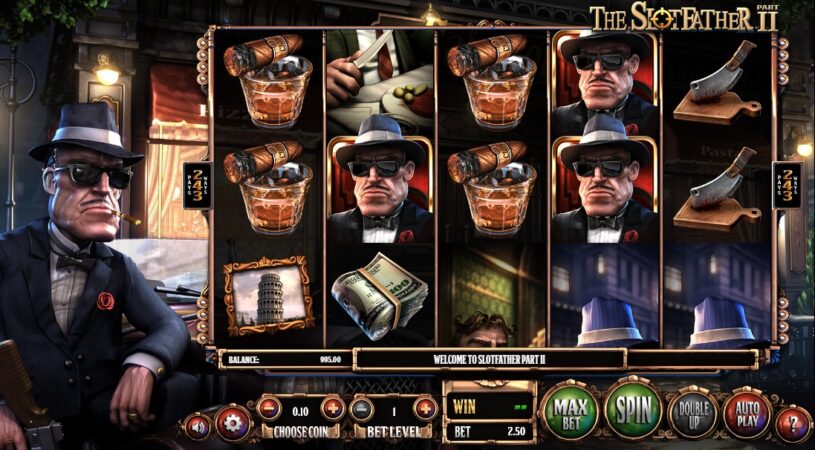Toggle sound with the speaker icon
This screenshot has height=450, width=815.
coord(197,426)
